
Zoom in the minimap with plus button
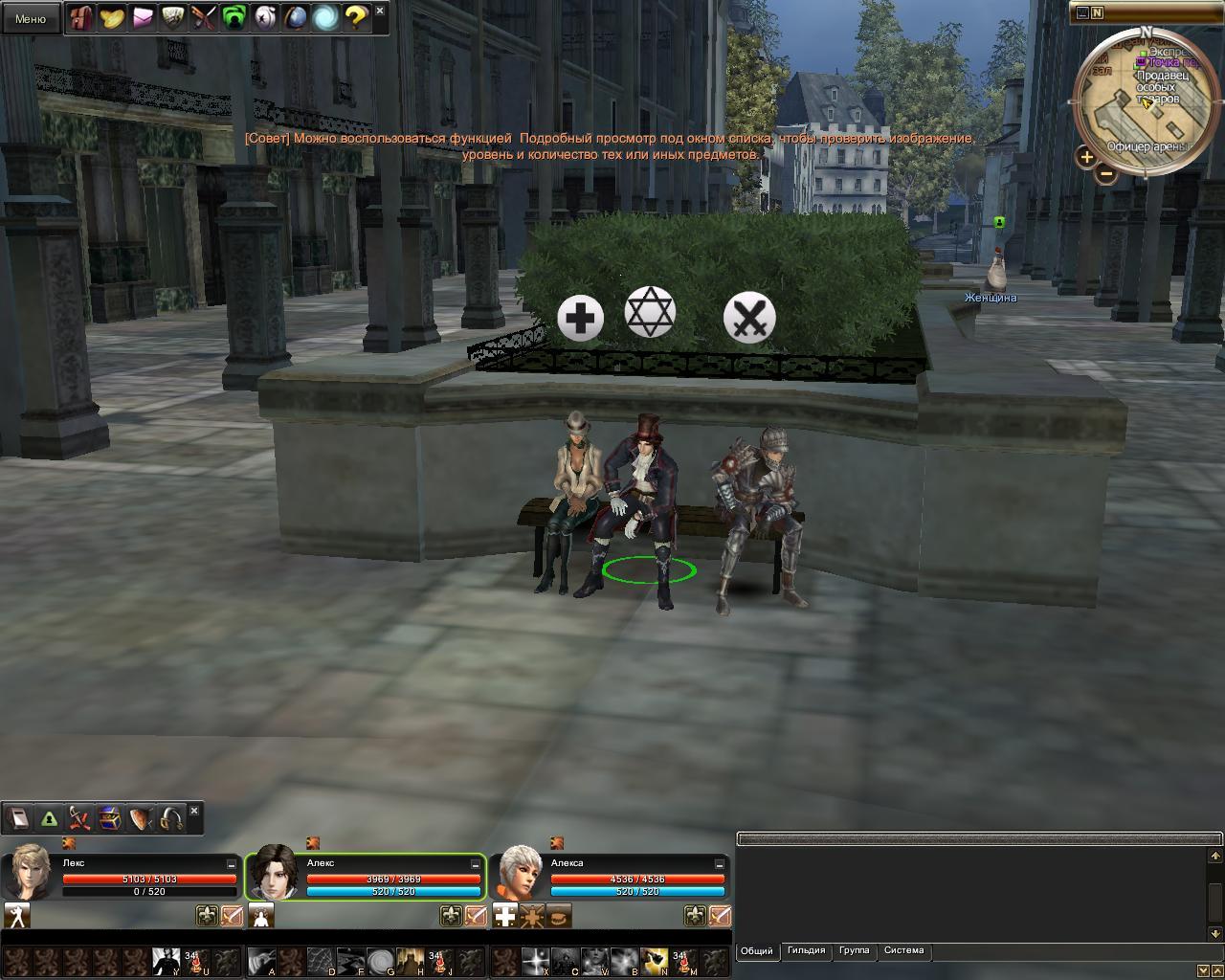coord(1086,157)
